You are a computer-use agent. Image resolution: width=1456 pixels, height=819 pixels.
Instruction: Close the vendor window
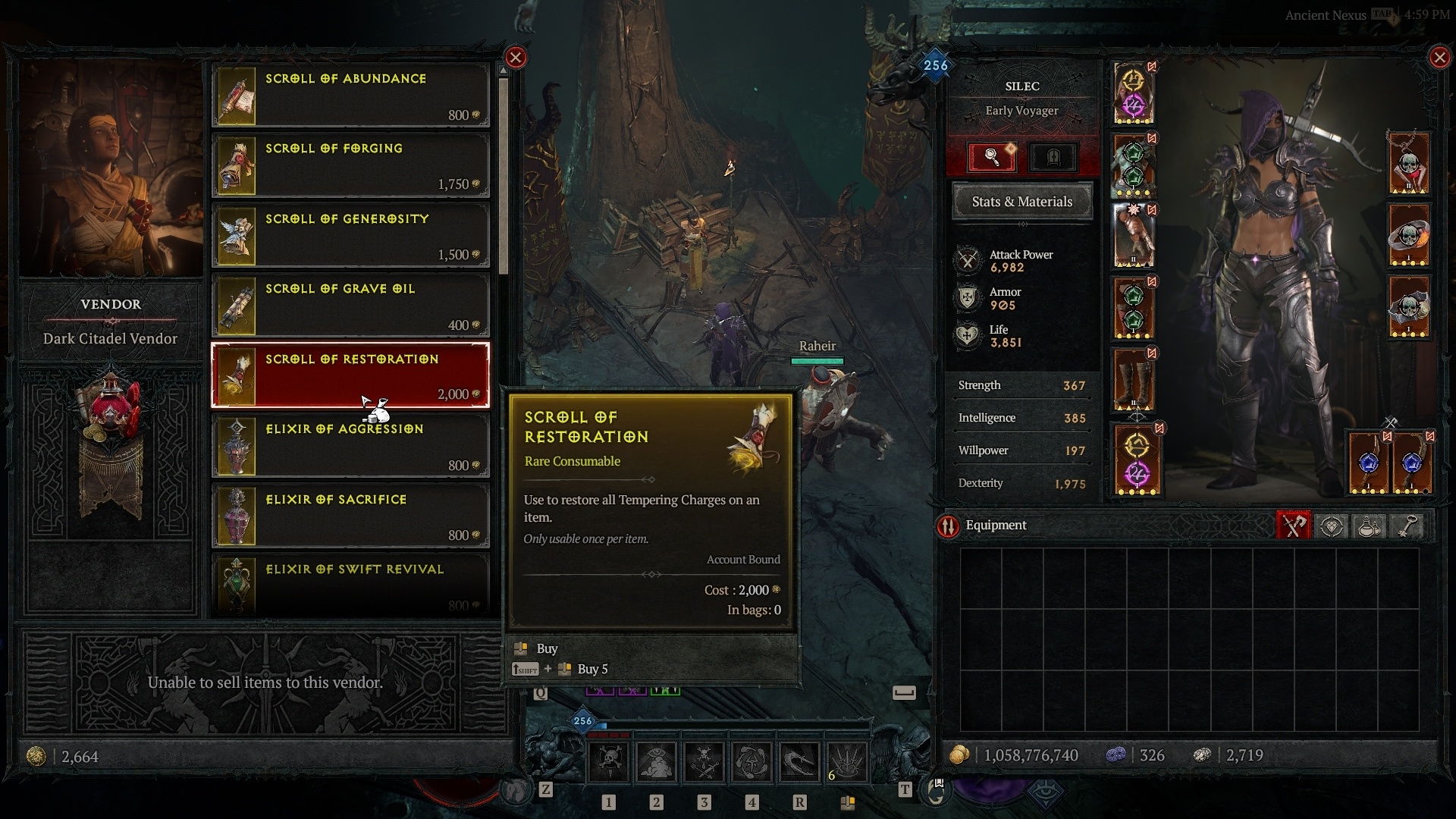(516, 58)
